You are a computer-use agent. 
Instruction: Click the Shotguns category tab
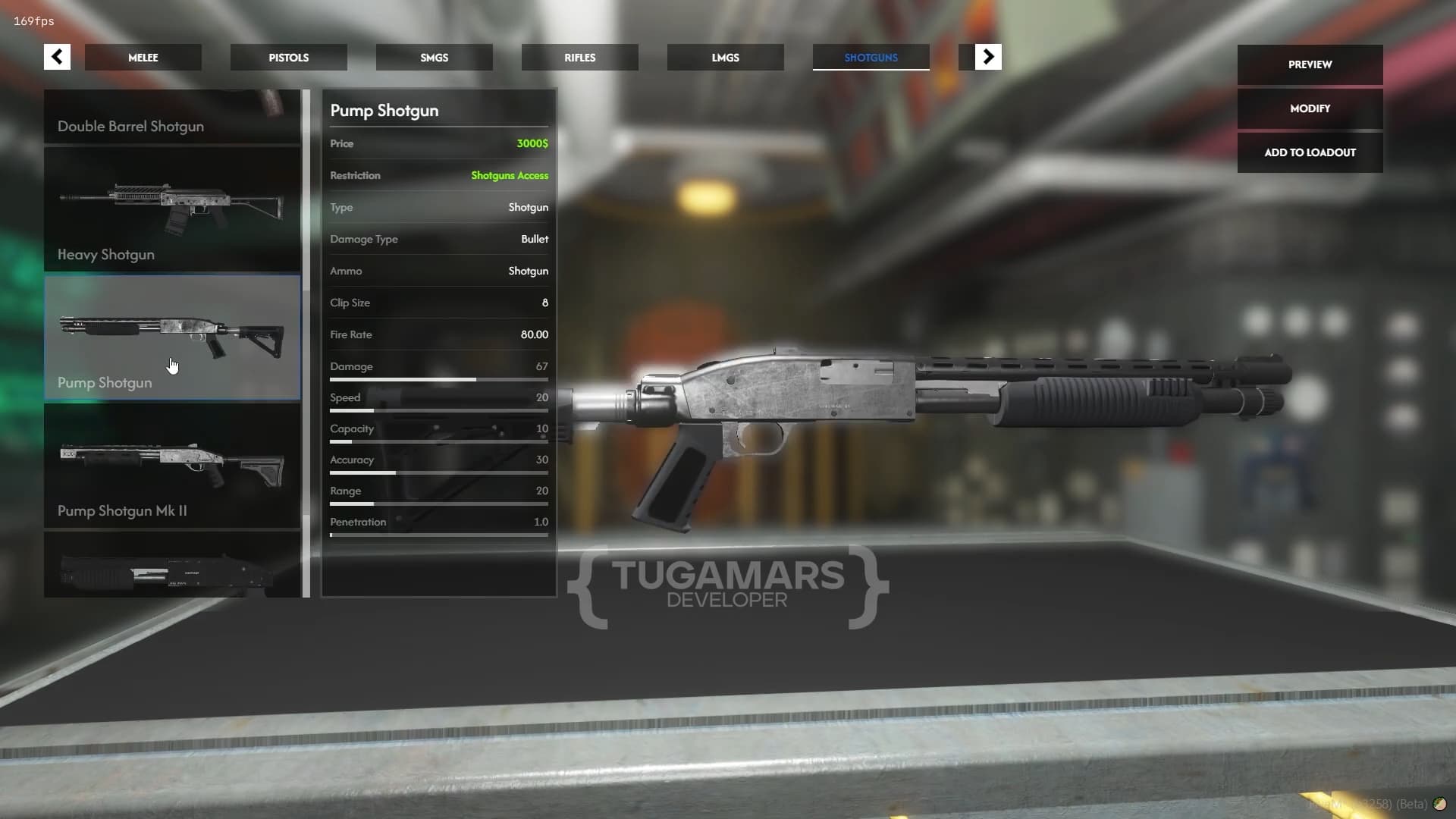[871, 58]
